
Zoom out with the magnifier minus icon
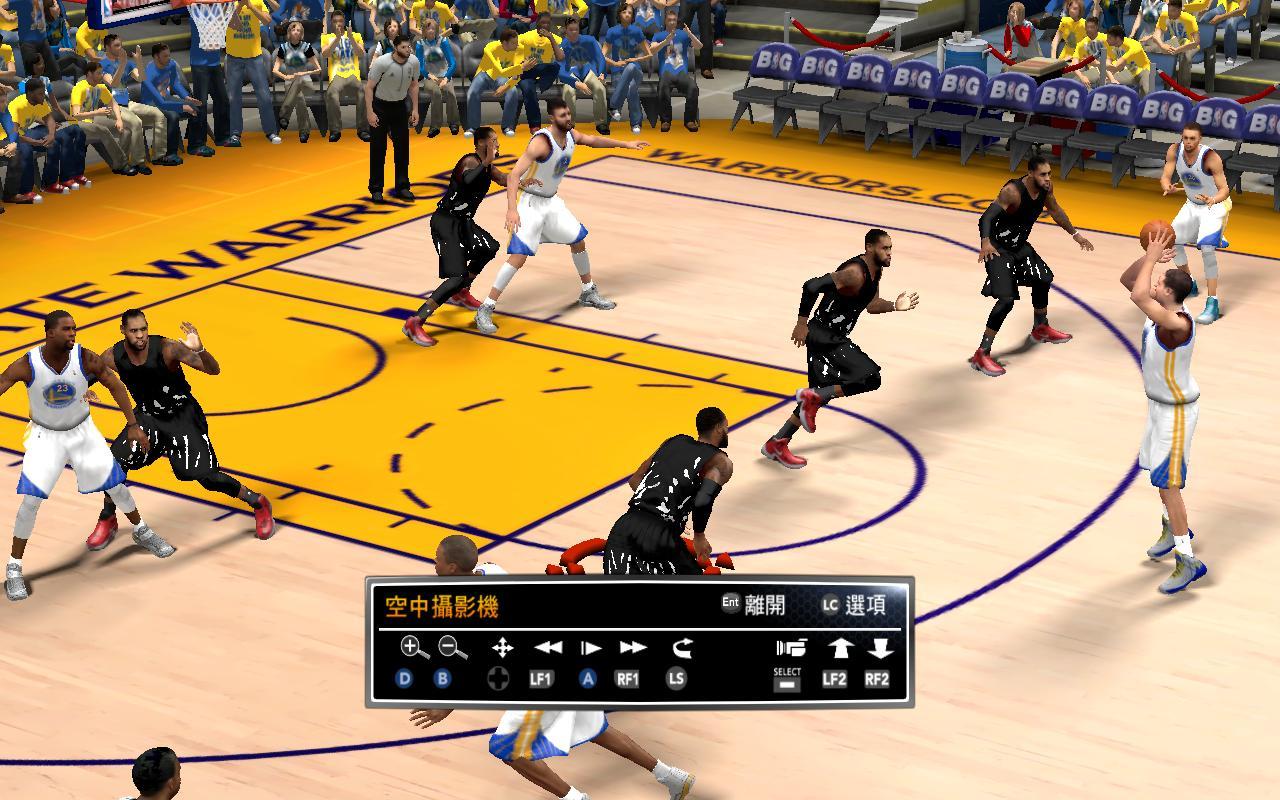click(453, 648)
